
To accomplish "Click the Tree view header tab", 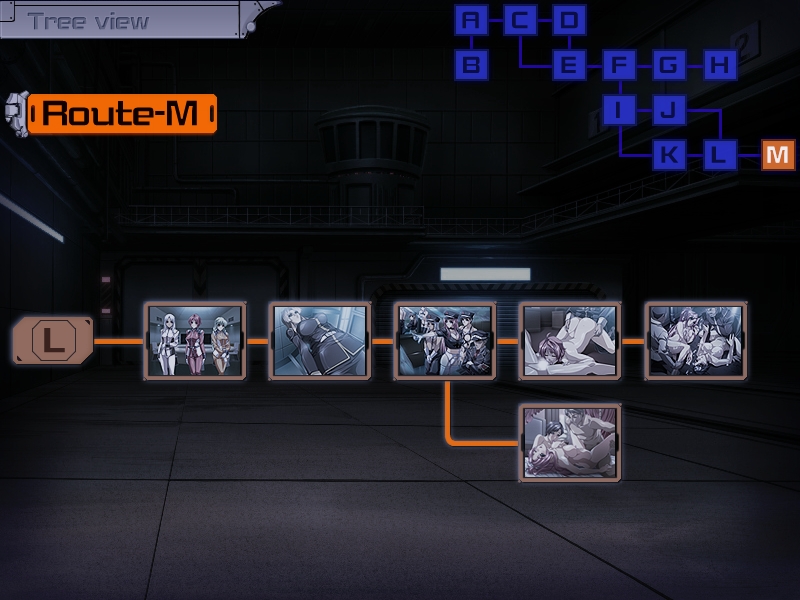I will pyautogui.click(x=90, y=20).
